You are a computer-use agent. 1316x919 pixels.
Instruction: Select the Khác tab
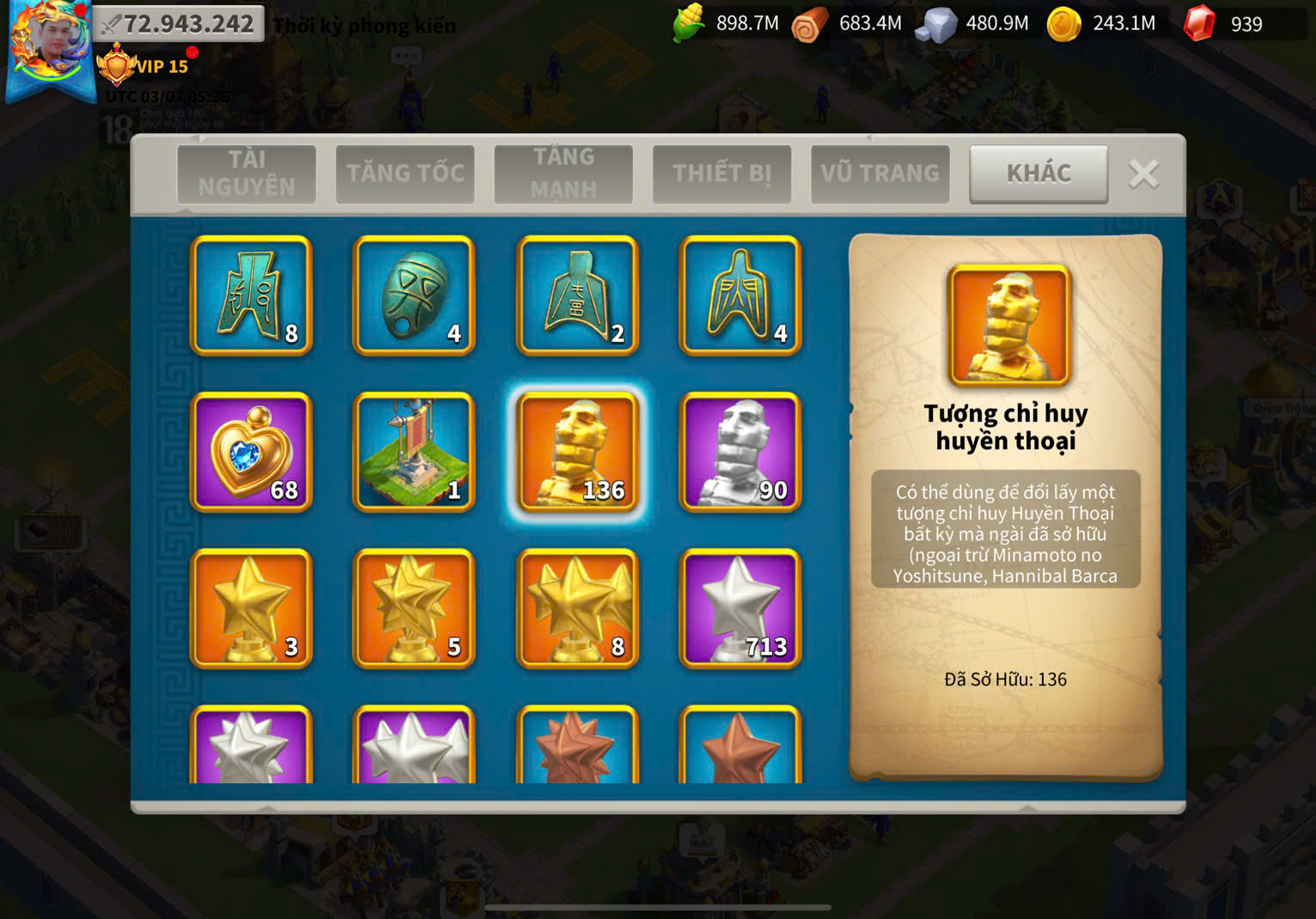(1039, 173)
